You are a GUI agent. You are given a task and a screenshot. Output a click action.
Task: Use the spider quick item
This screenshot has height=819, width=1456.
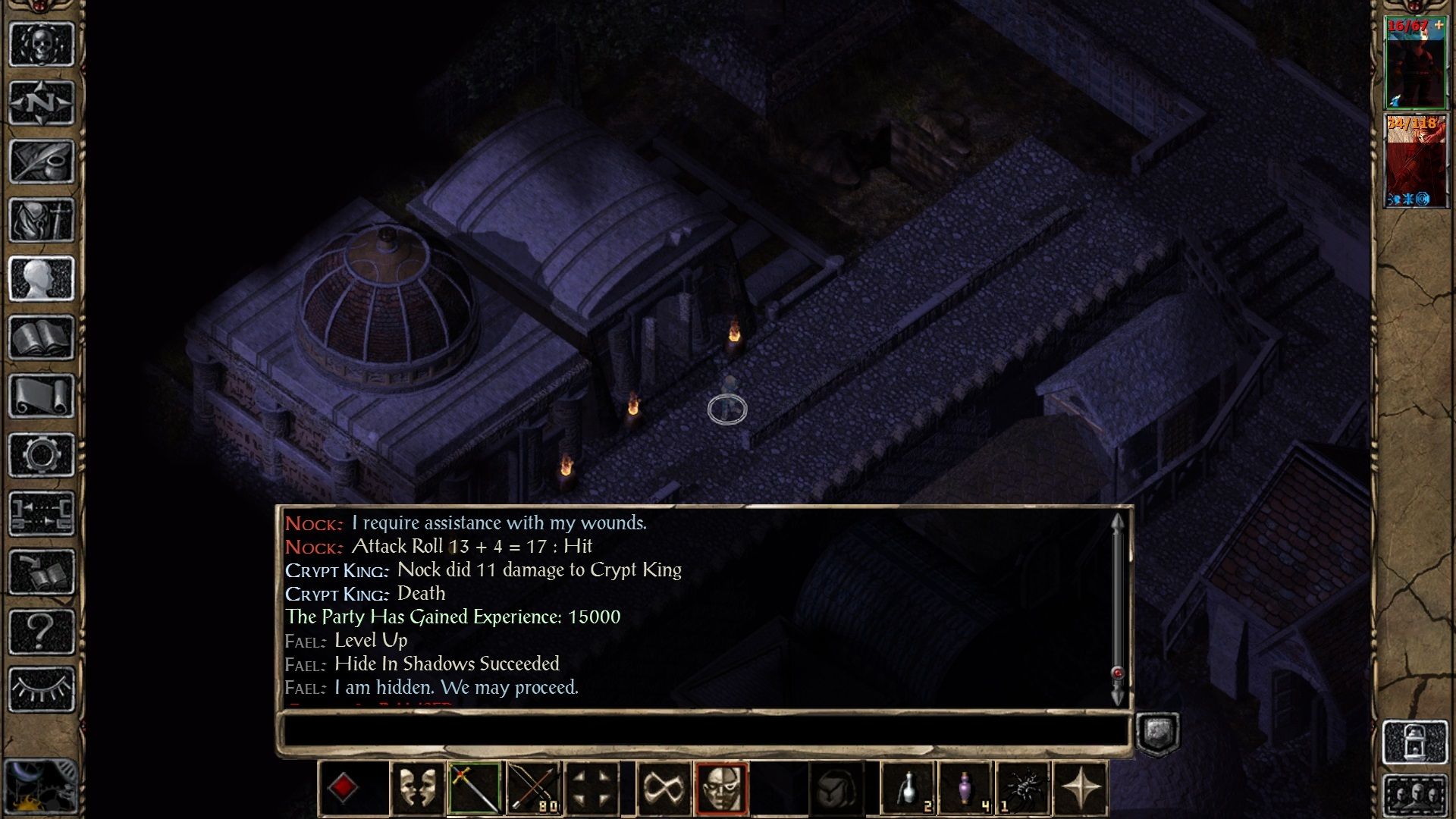(1025, 790)
